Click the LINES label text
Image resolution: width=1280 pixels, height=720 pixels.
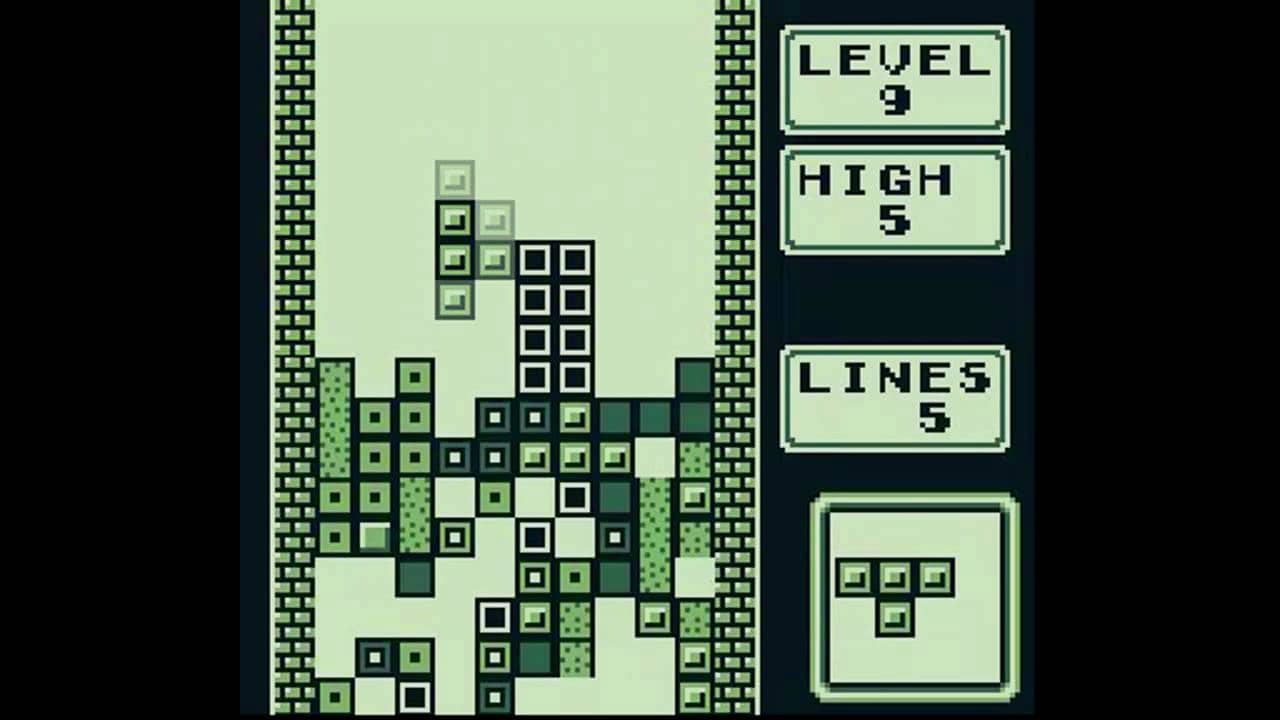[893, 377]
